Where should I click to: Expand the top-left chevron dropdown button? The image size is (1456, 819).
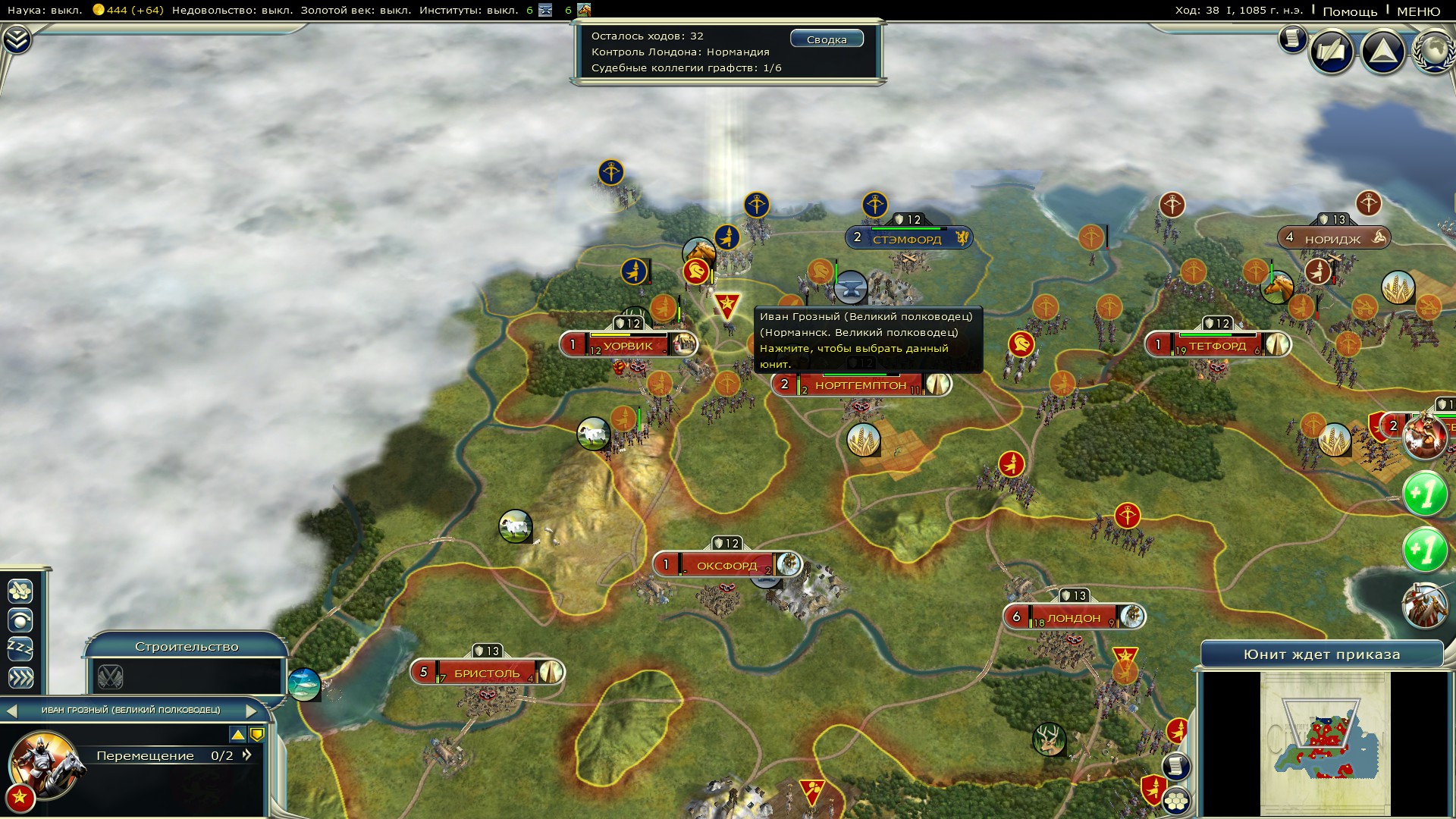click(17, 39)
